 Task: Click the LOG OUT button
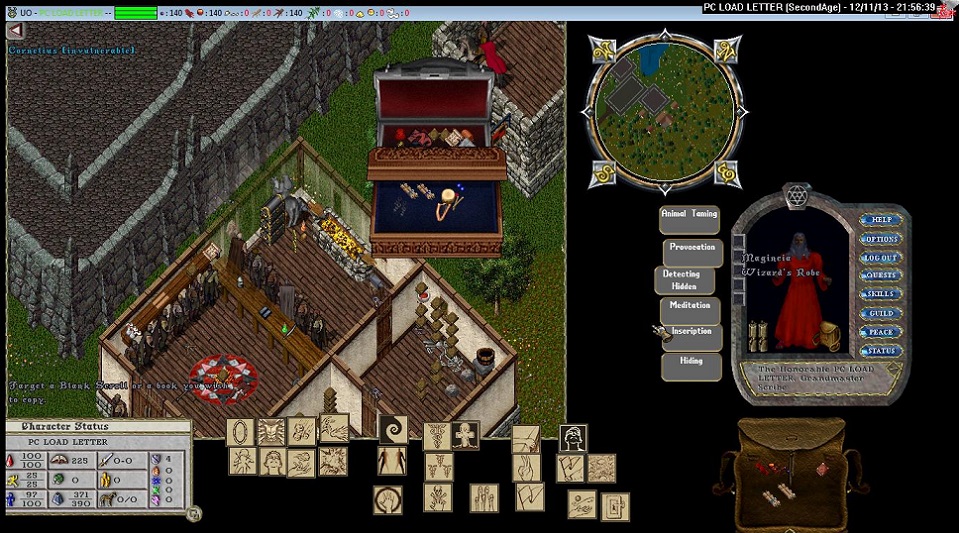pyautogui.click(x=880, y=258)
